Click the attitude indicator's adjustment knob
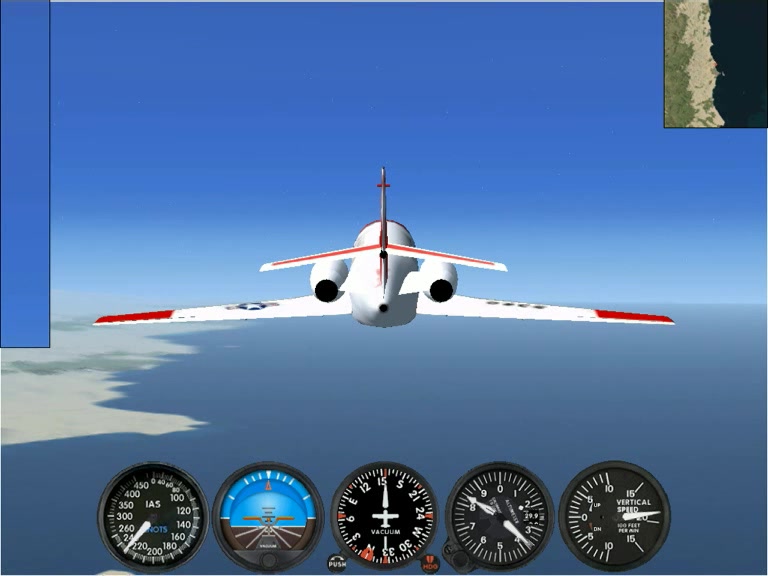 click(268, 559)
